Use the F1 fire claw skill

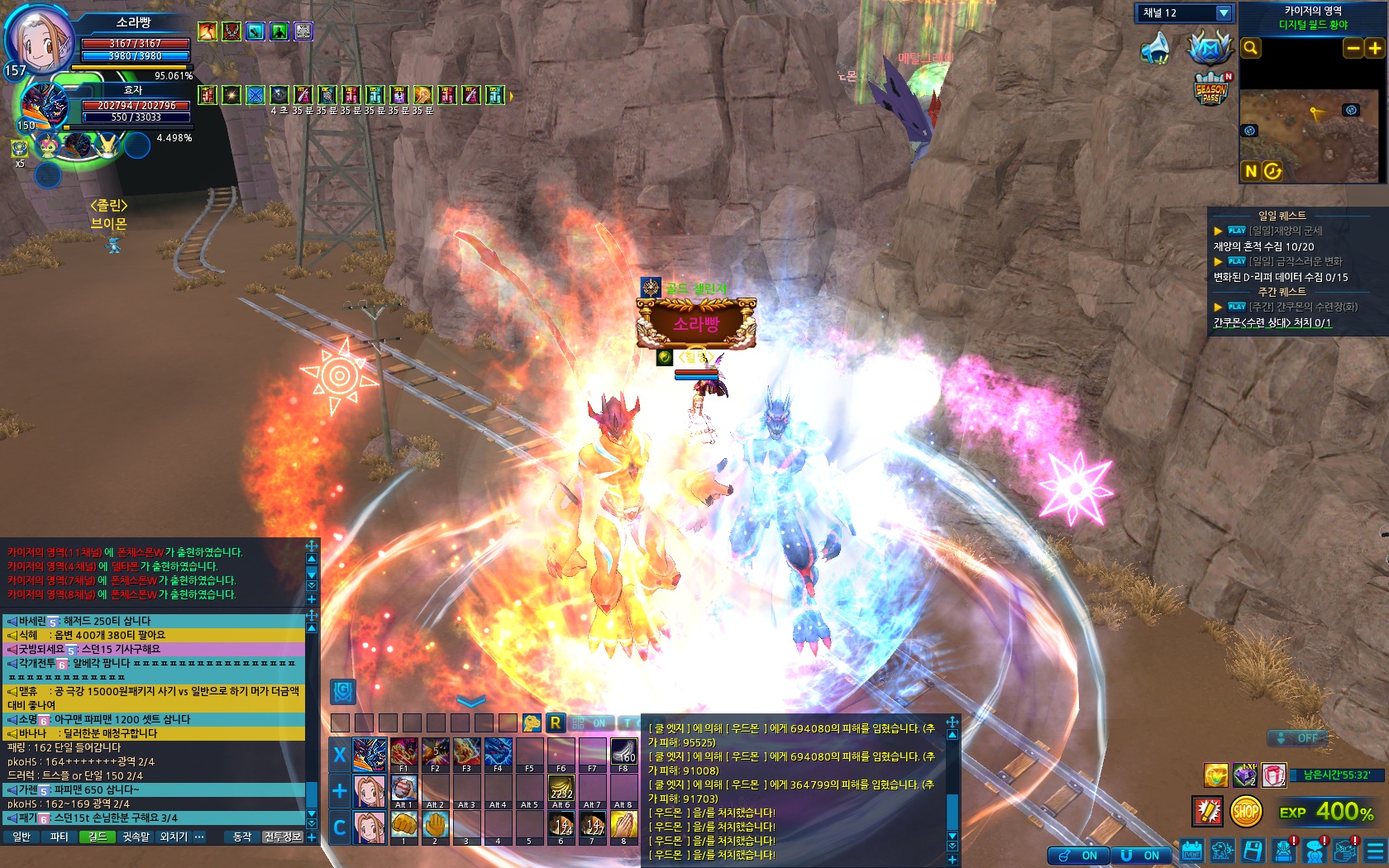[403, 752]
